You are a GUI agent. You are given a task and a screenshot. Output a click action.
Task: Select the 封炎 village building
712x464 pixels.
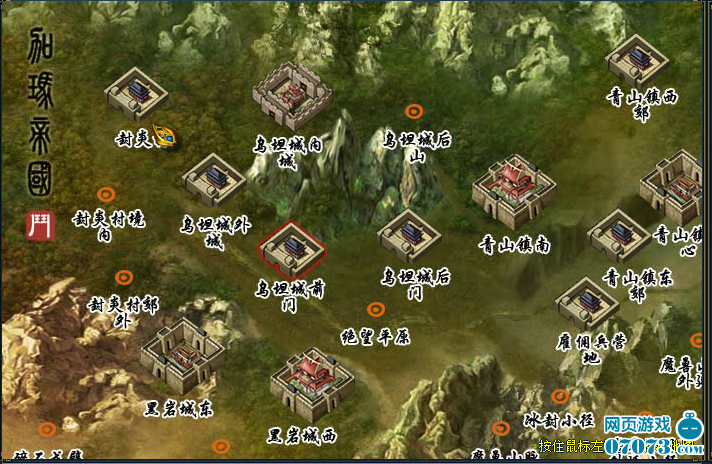[x=136, y=94]
